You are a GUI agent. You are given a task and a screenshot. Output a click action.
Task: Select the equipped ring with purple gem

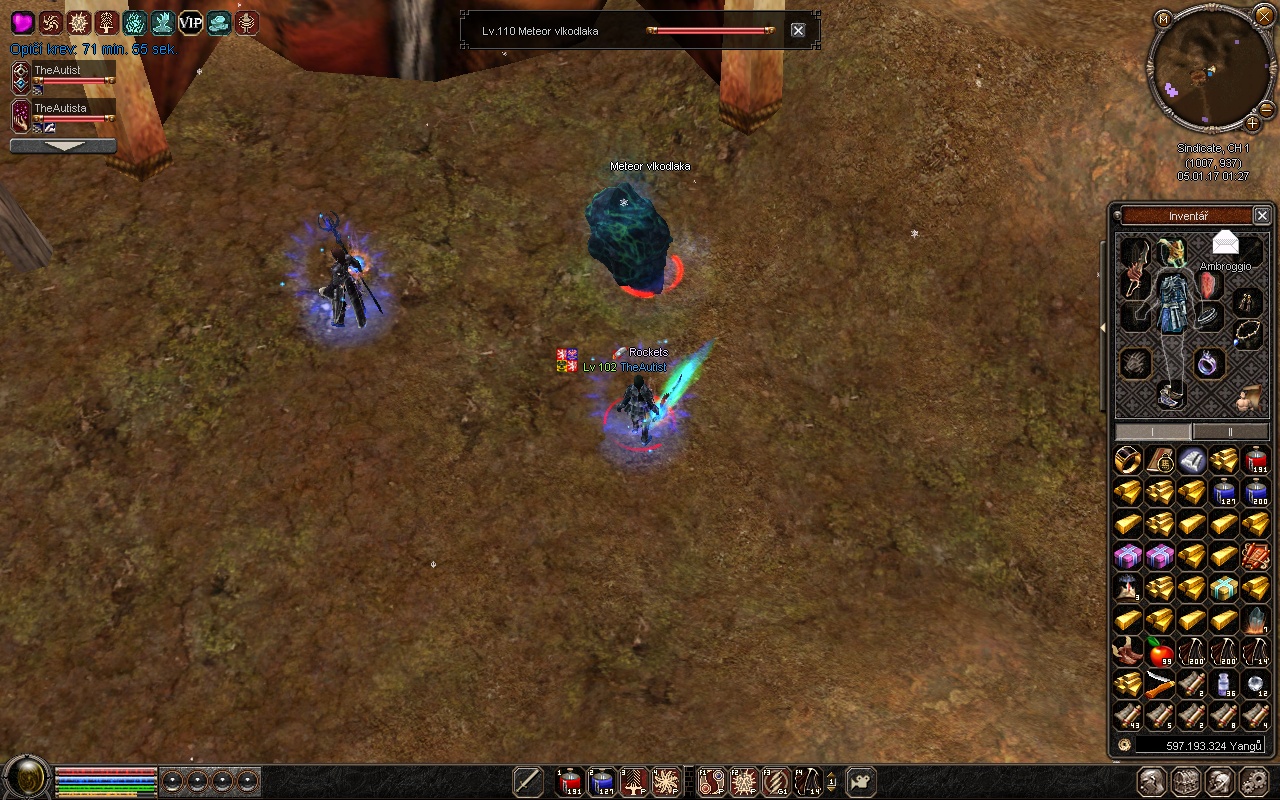coord(1210,362)
